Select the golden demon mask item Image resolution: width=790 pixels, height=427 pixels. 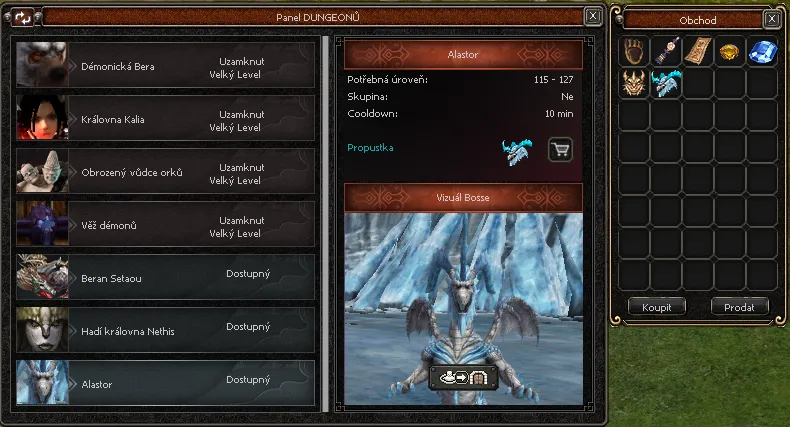(635, 84)
